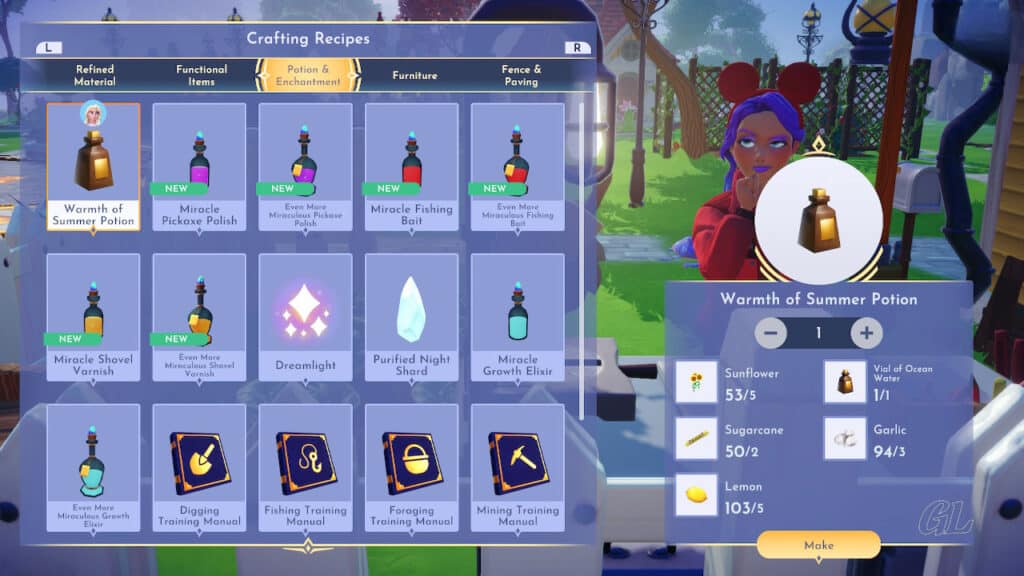Choose the Foraging Training Manual recipe
Image resolution: width=1024 pixels, height=576 pixels.
[411, 466]
